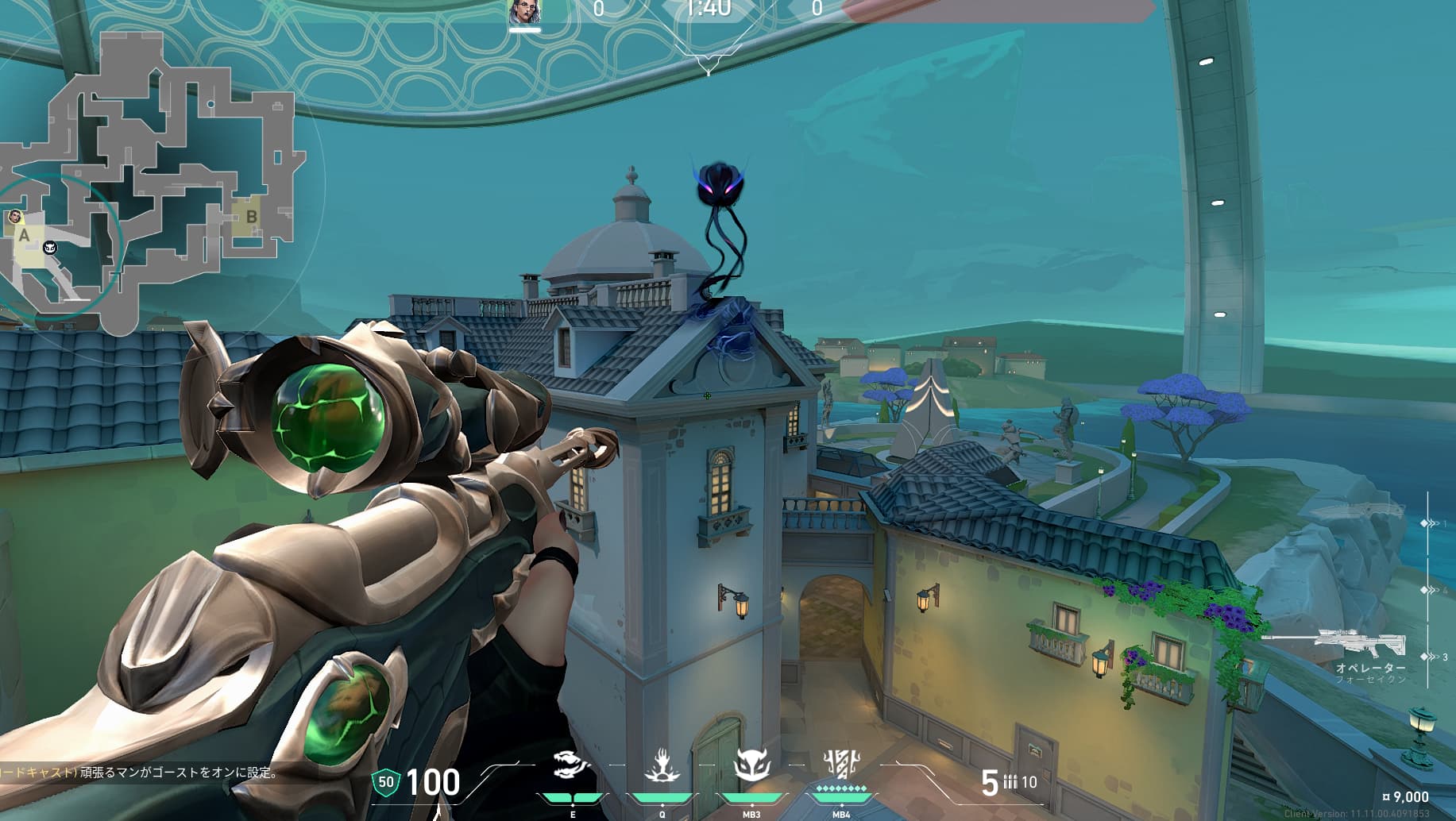Click the minimap in the corner
The image size is (1456, 821).
click(151, 183)
